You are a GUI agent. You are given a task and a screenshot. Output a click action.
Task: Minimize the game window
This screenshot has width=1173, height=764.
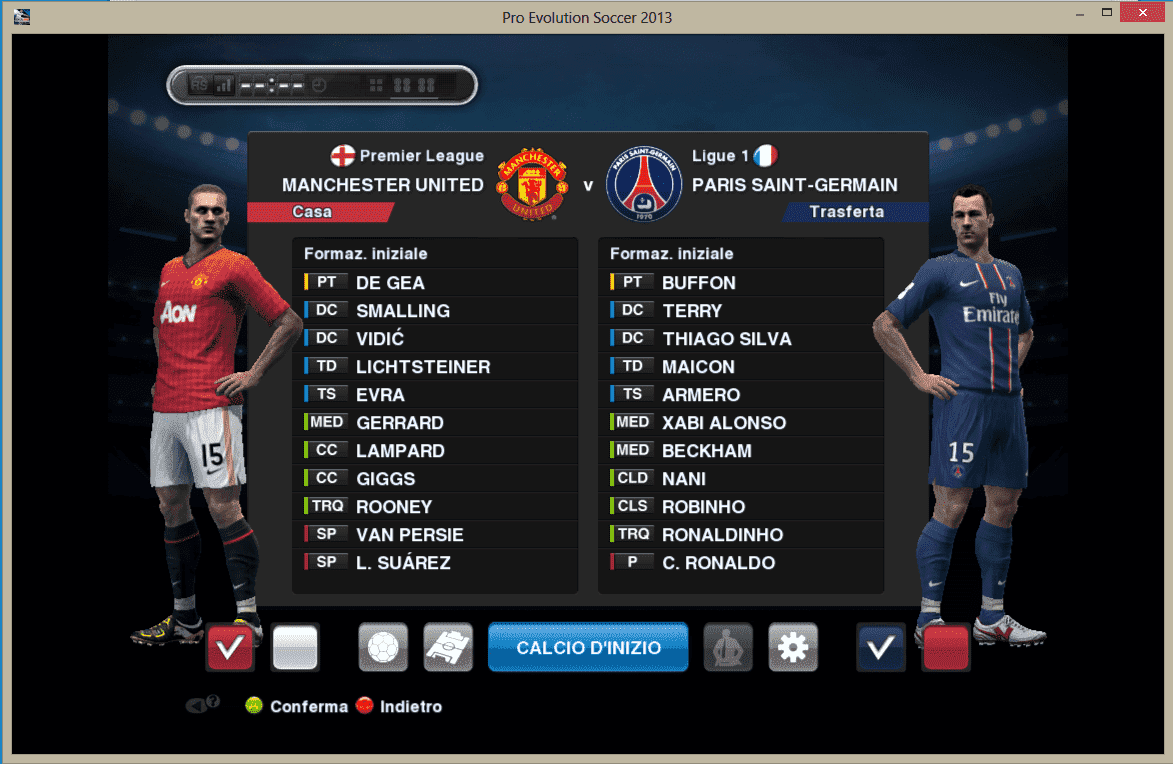pos(1081,15)
